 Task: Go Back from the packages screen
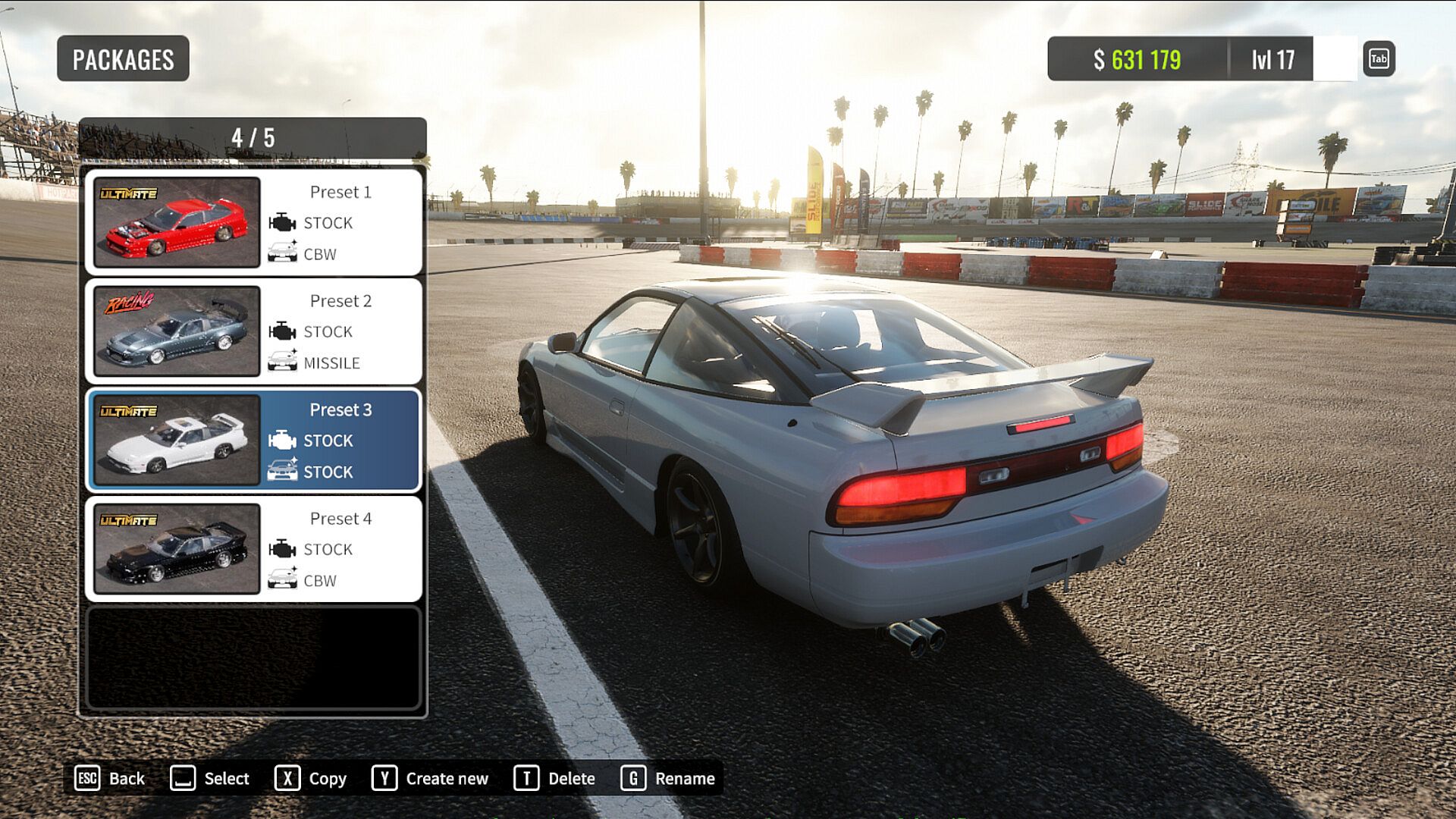click(x=110, y=778)
